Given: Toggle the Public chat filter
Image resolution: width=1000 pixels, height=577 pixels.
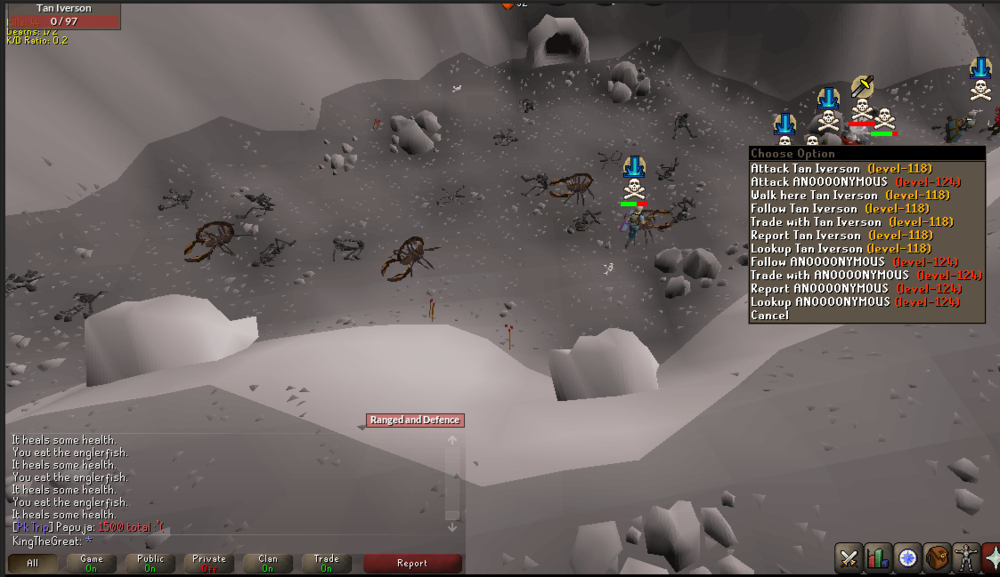Looking at the screenshot, I should (x=150, y=563).
